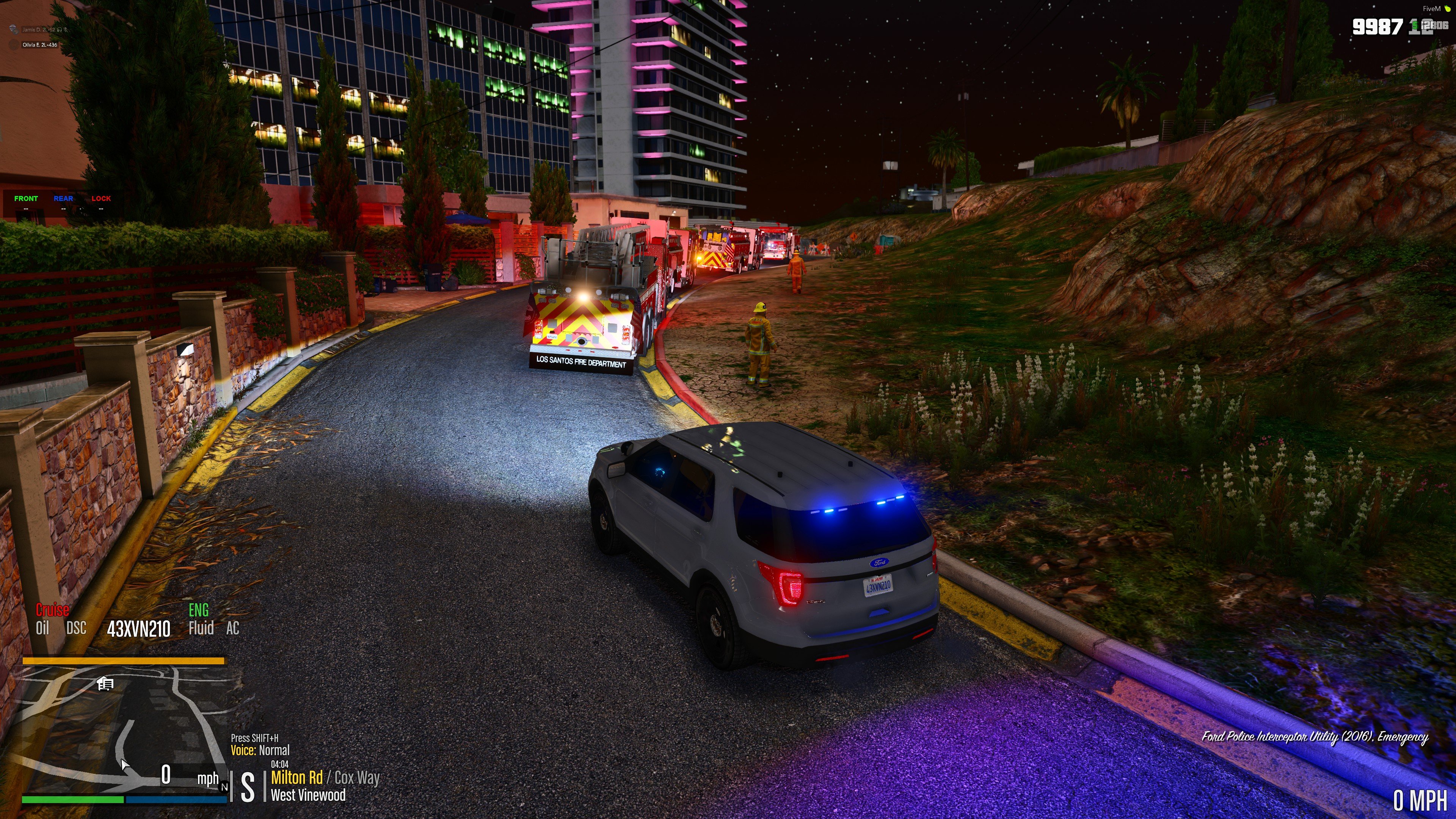Click the radar LOCK label
This screenshot has height=819, width=1456.
pyautogui.click(x=101, y=198)
